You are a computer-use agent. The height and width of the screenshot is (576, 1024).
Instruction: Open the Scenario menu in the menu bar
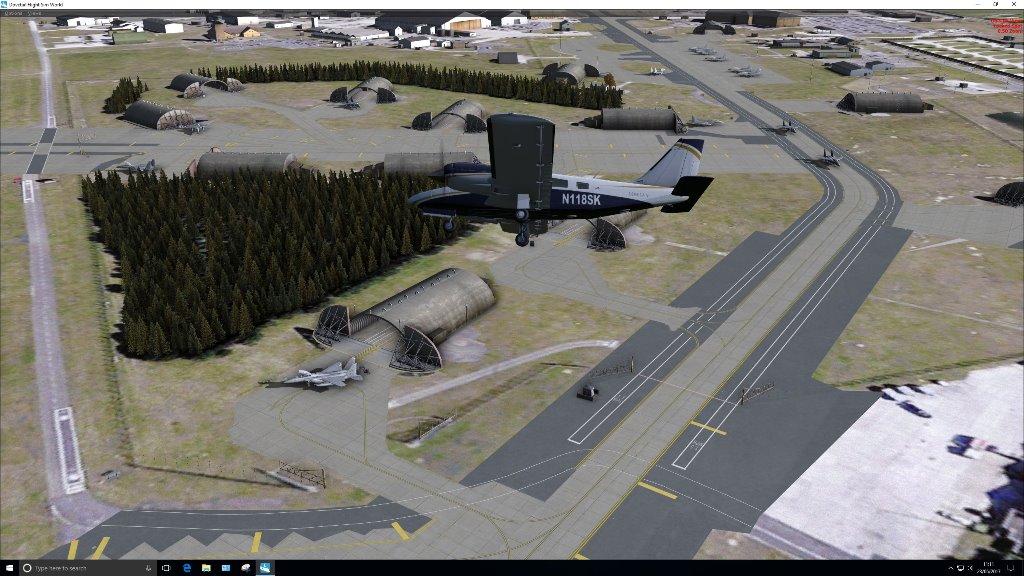11,13
